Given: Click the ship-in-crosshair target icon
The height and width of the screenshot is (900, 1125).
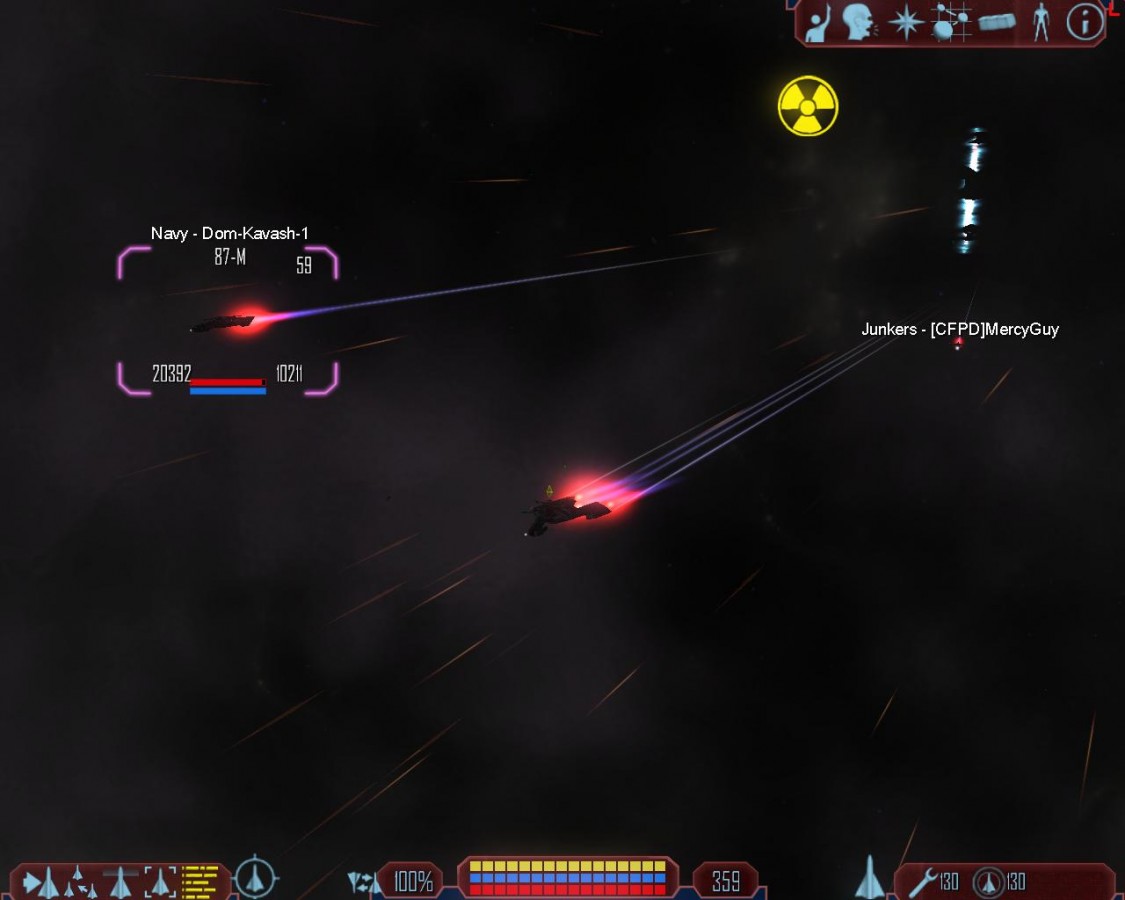Looking at the screenshot, I should pos(257,878).
